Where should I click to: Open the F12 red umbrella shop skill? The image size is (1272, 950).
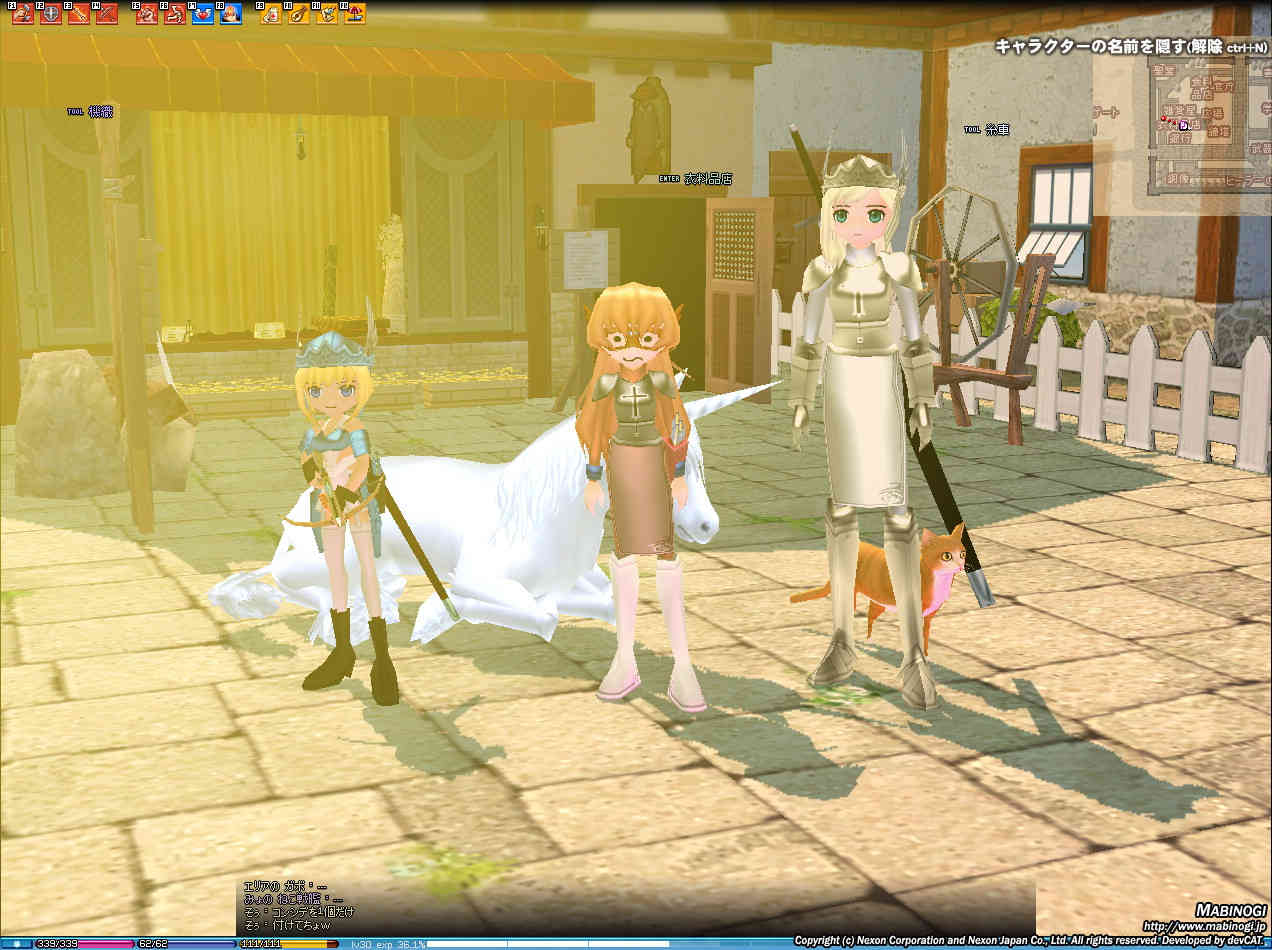pos(355,14)
